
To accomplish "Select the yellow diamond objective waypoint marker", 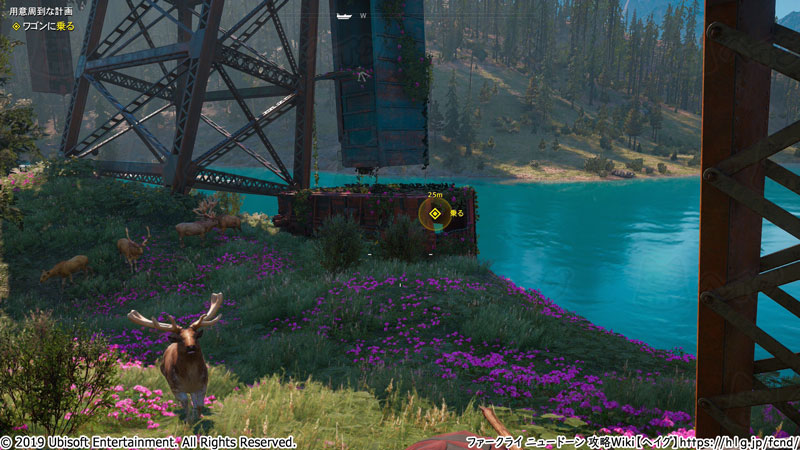I will [435, 213].
